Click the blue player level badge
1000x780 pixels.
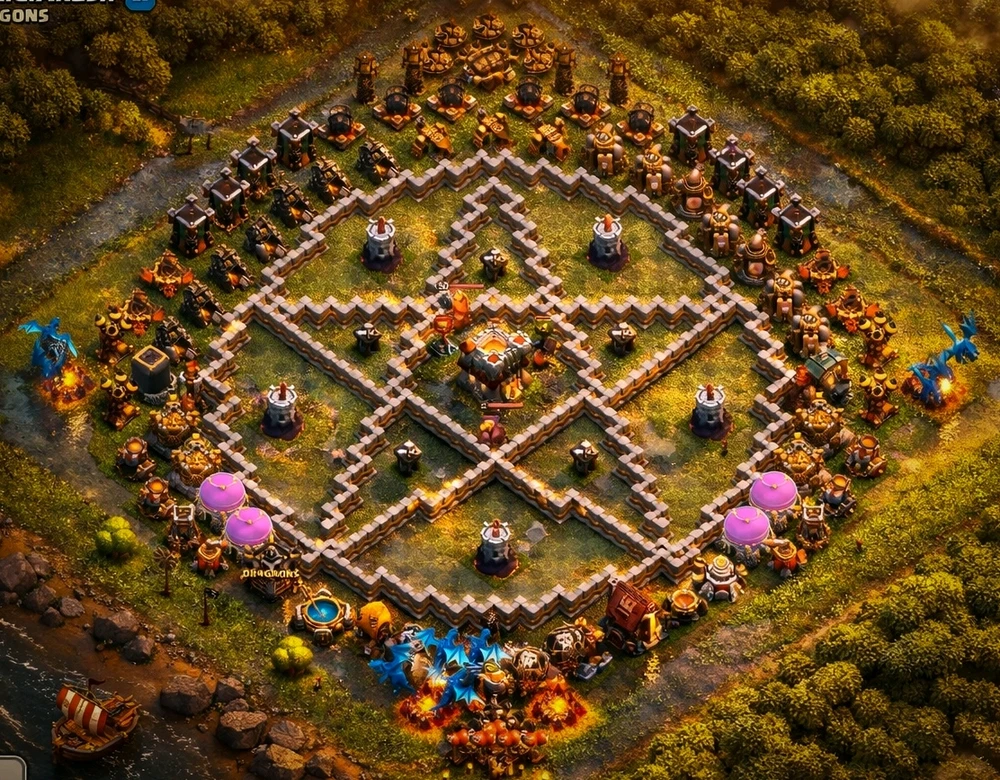point(140,3)
